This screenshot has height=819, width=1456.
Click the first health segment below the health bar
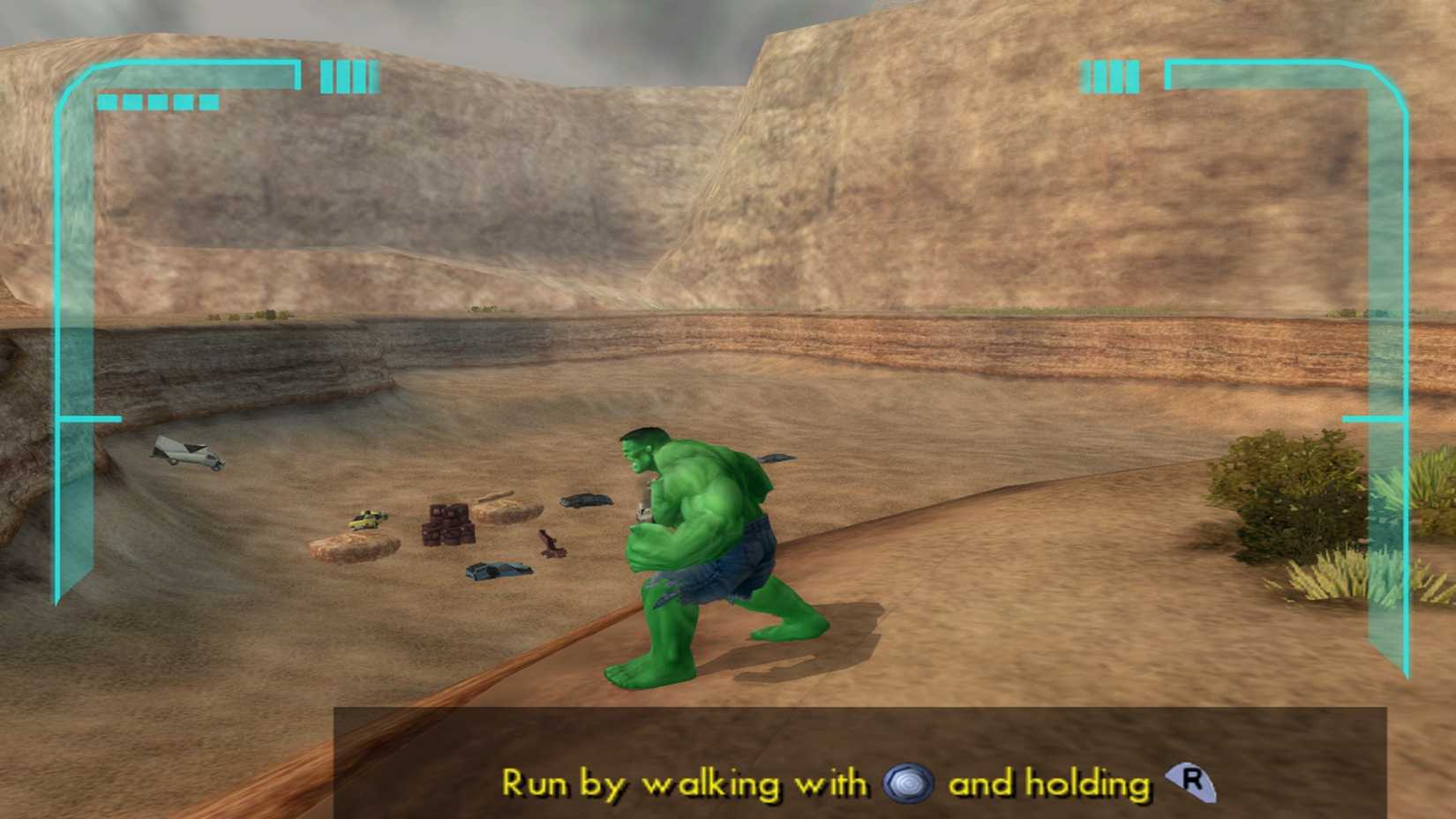coord(109,101)
